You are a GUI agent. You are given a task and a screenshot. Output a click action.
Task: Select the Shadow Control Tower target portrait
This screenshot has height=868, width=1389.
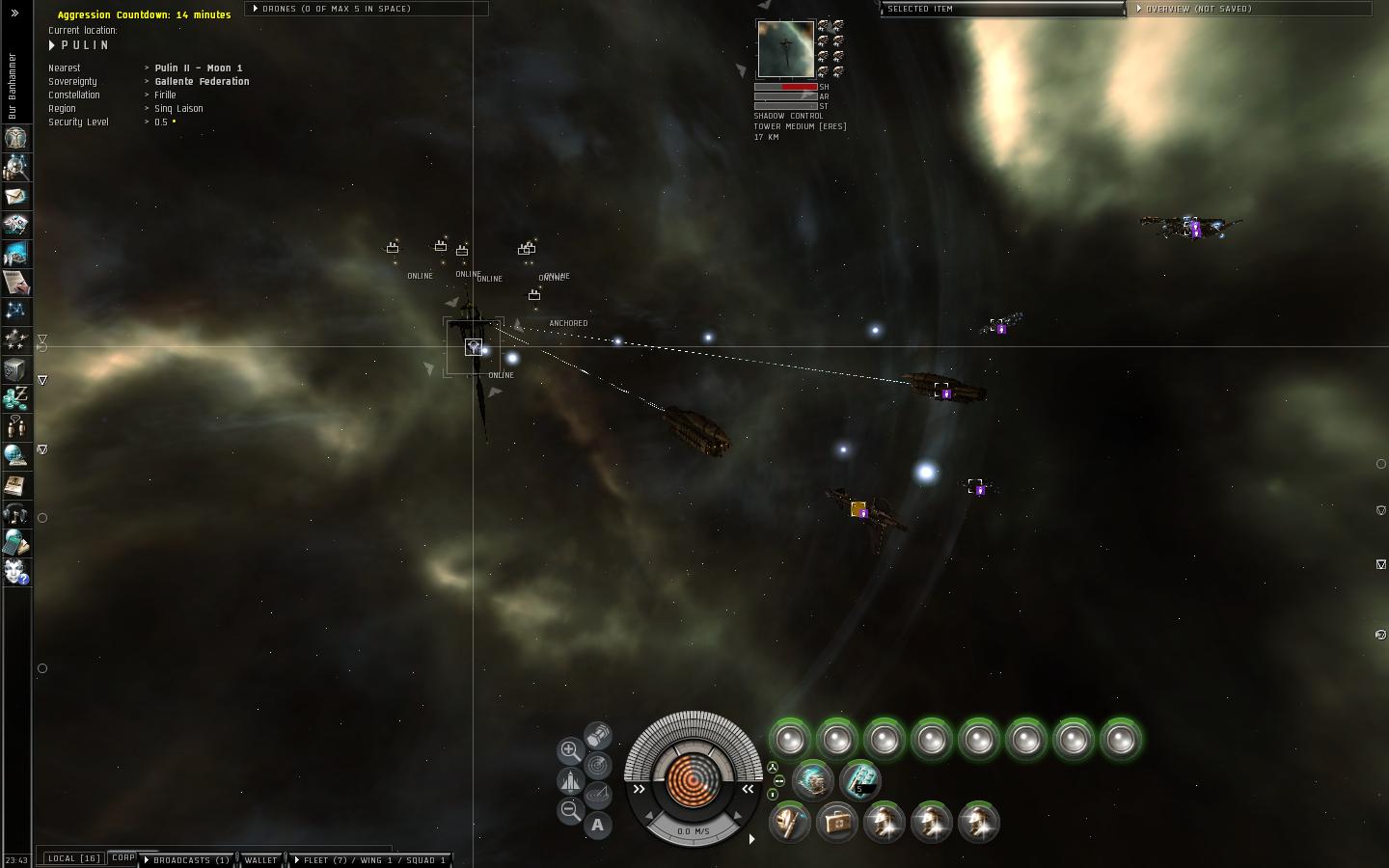(x=784, y=49)
